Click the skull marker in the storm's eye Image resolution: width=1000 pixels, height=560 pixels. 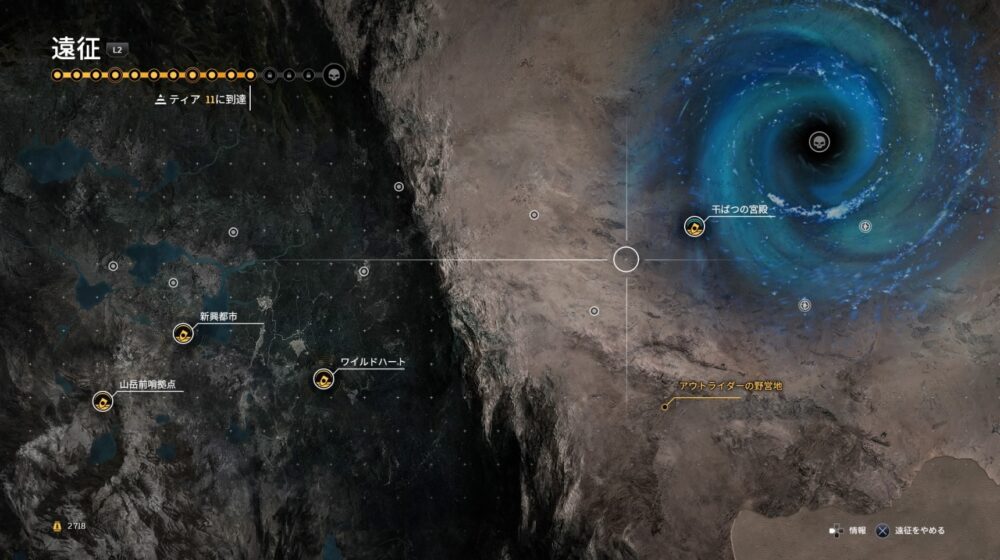click(x=820, y=141)
